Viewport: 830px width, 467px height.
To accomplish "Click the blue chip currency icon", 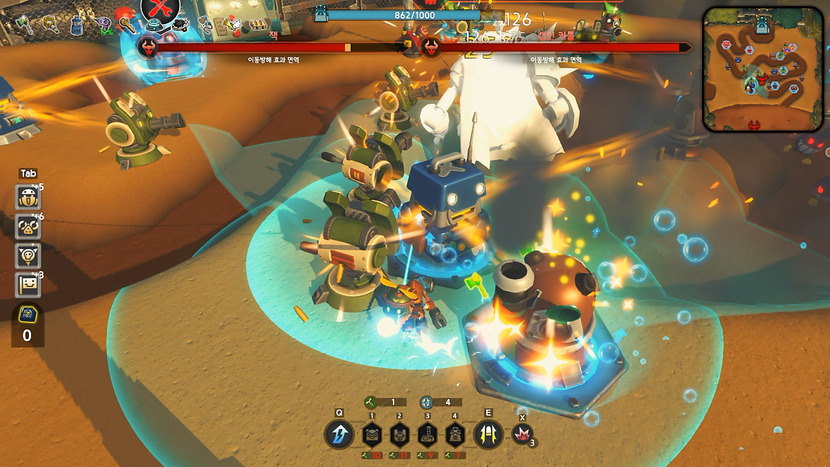I will pyautogui.click(x=27, y=315).
